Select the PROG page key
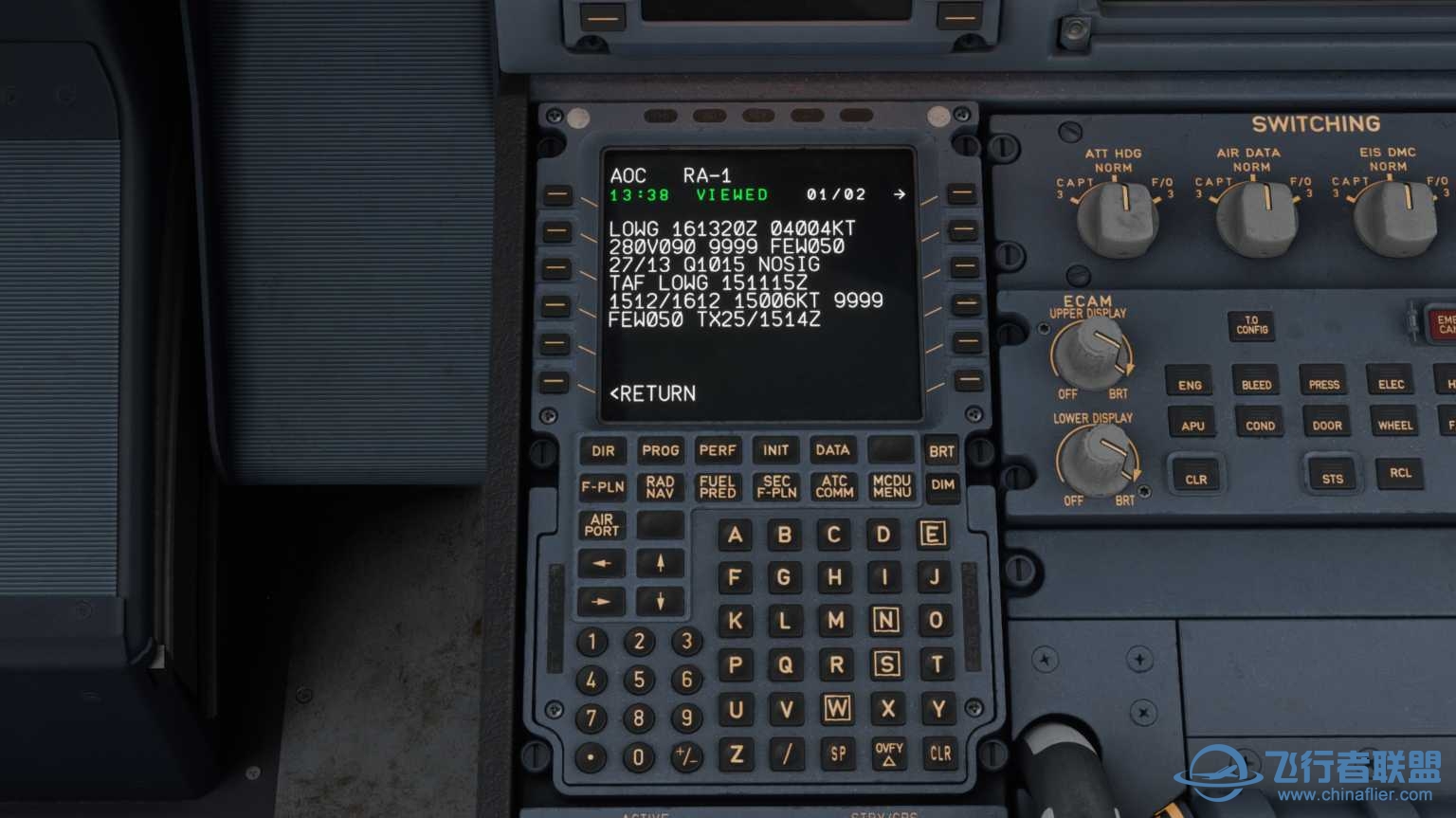 pyautogui.click(x=660, y=451)
